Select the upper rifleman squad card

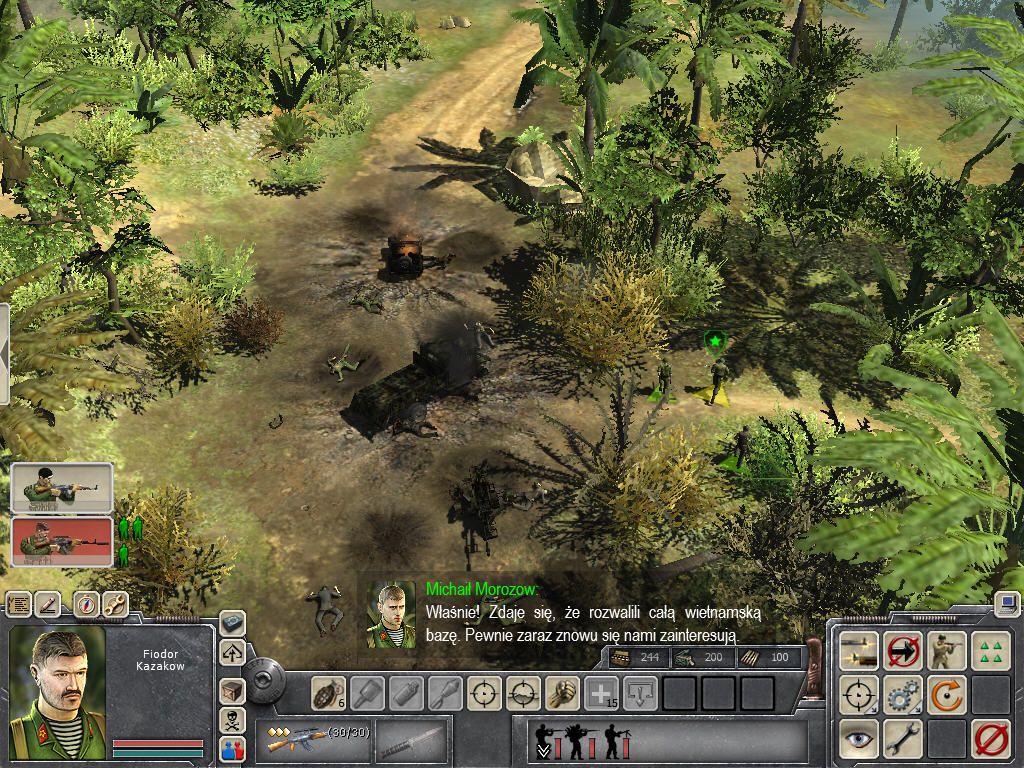62,488
